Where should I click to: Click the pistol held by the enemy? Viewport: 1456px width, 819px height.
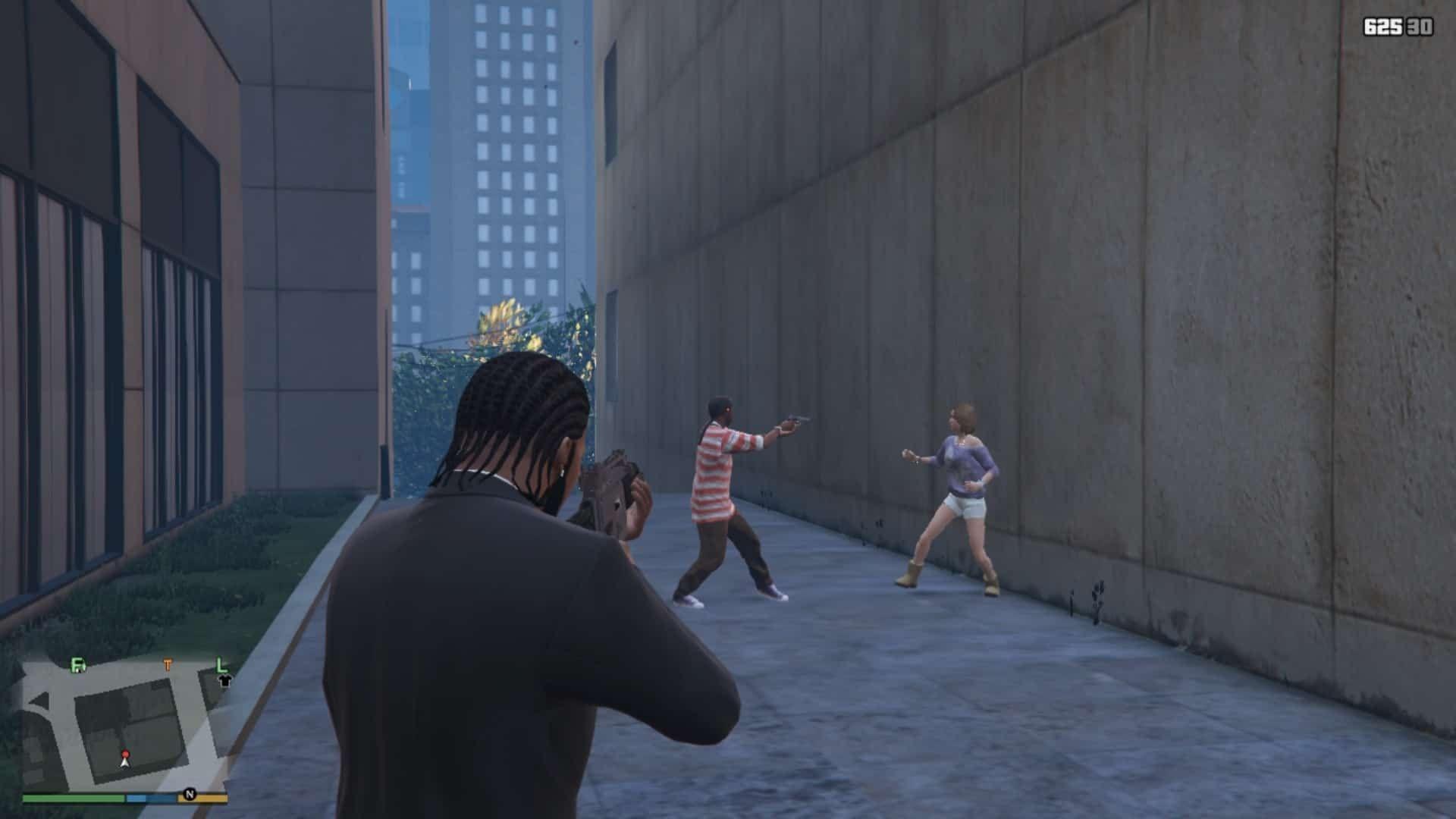(x=792, y=419)
